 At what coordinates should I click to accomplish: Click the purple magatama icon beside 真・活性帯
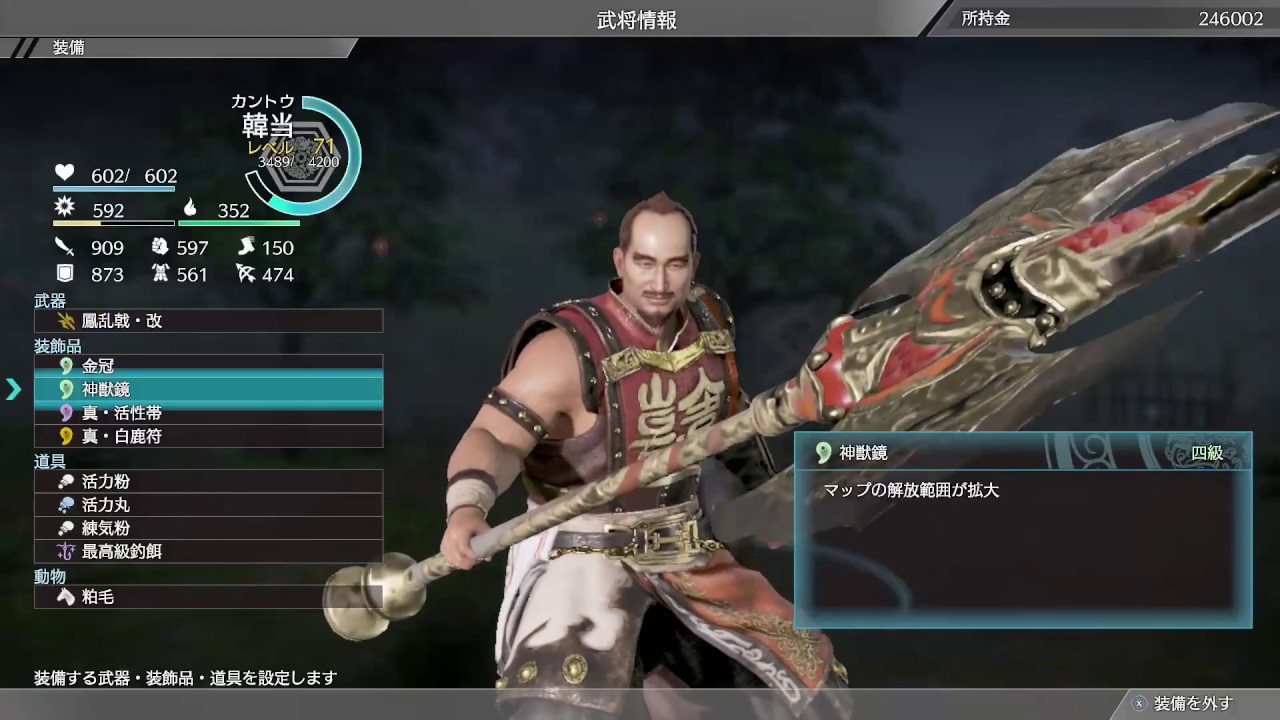click(64, 412)
